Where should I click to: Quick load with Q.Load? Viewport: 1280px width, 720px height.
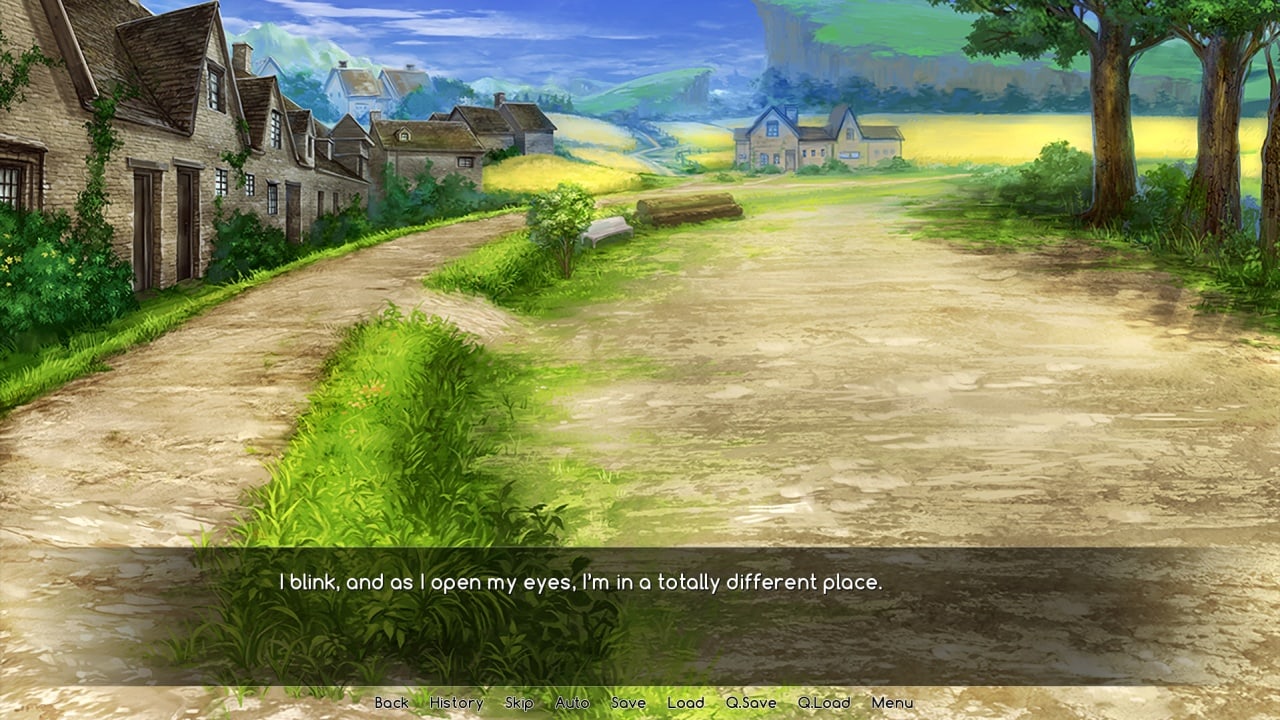click(824, 703)
